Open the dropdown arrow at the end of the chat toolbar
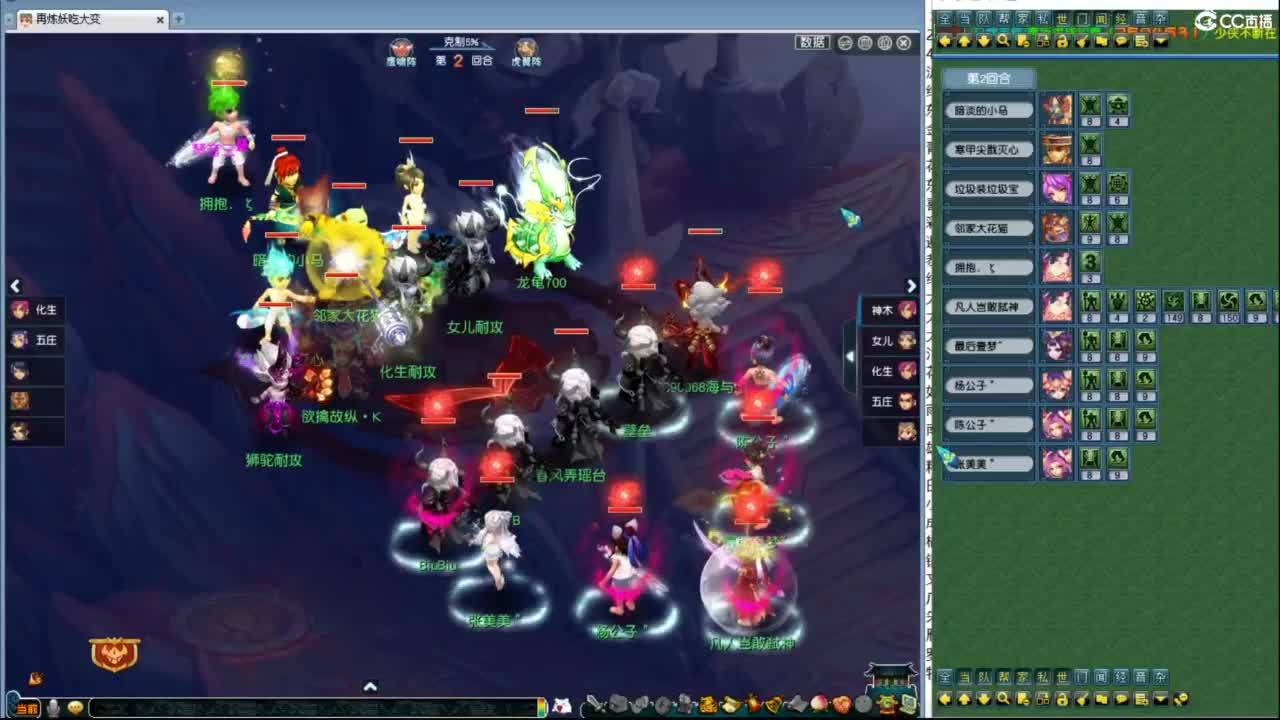 click(x=1161, y=42)
